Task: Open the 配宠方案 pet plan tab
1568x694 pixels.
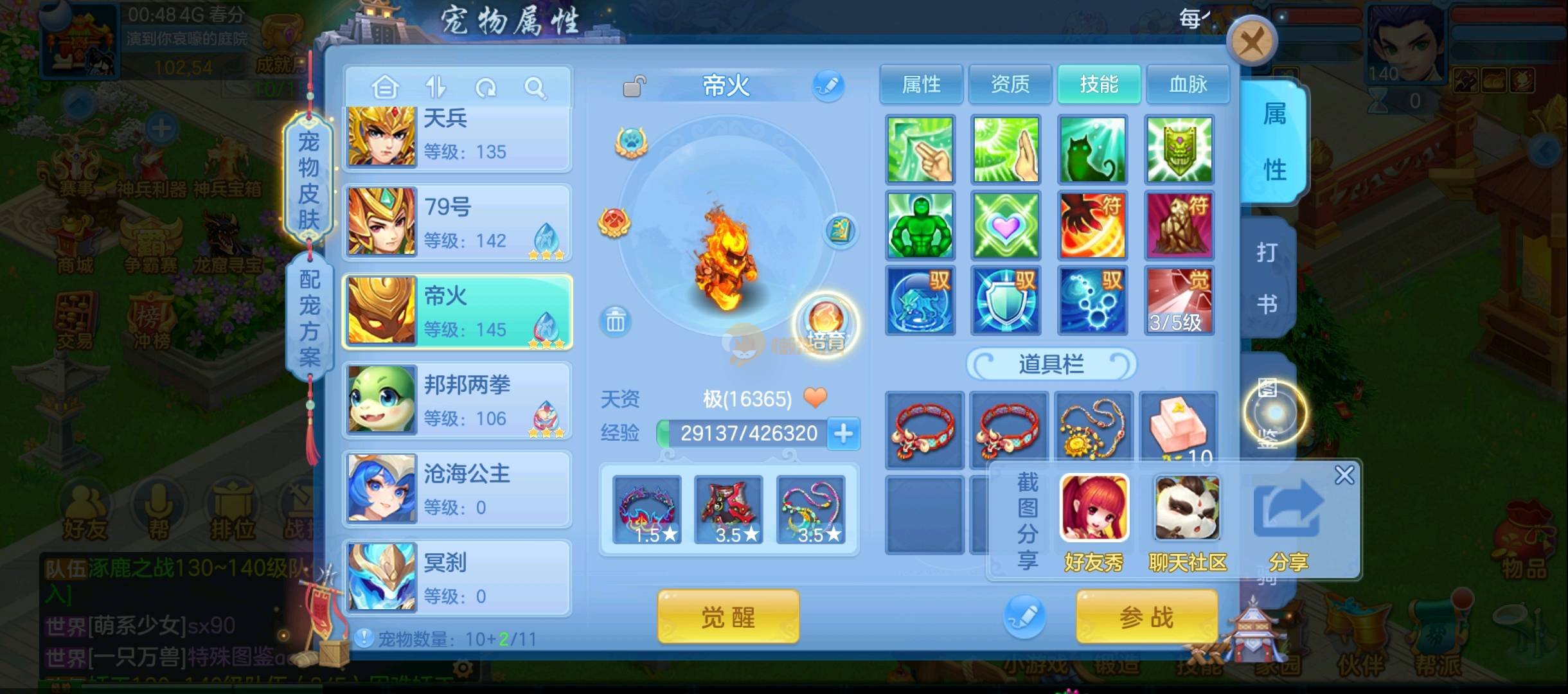Action: [x=309, y=318]
